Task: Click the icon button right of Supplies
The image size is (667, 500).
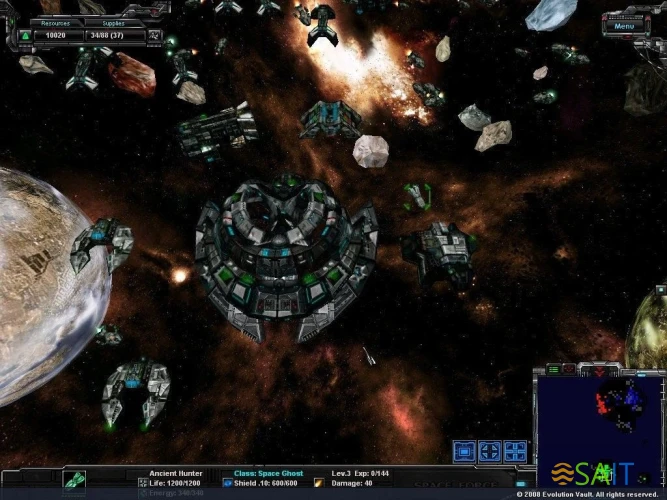Action: pos(154,36)
